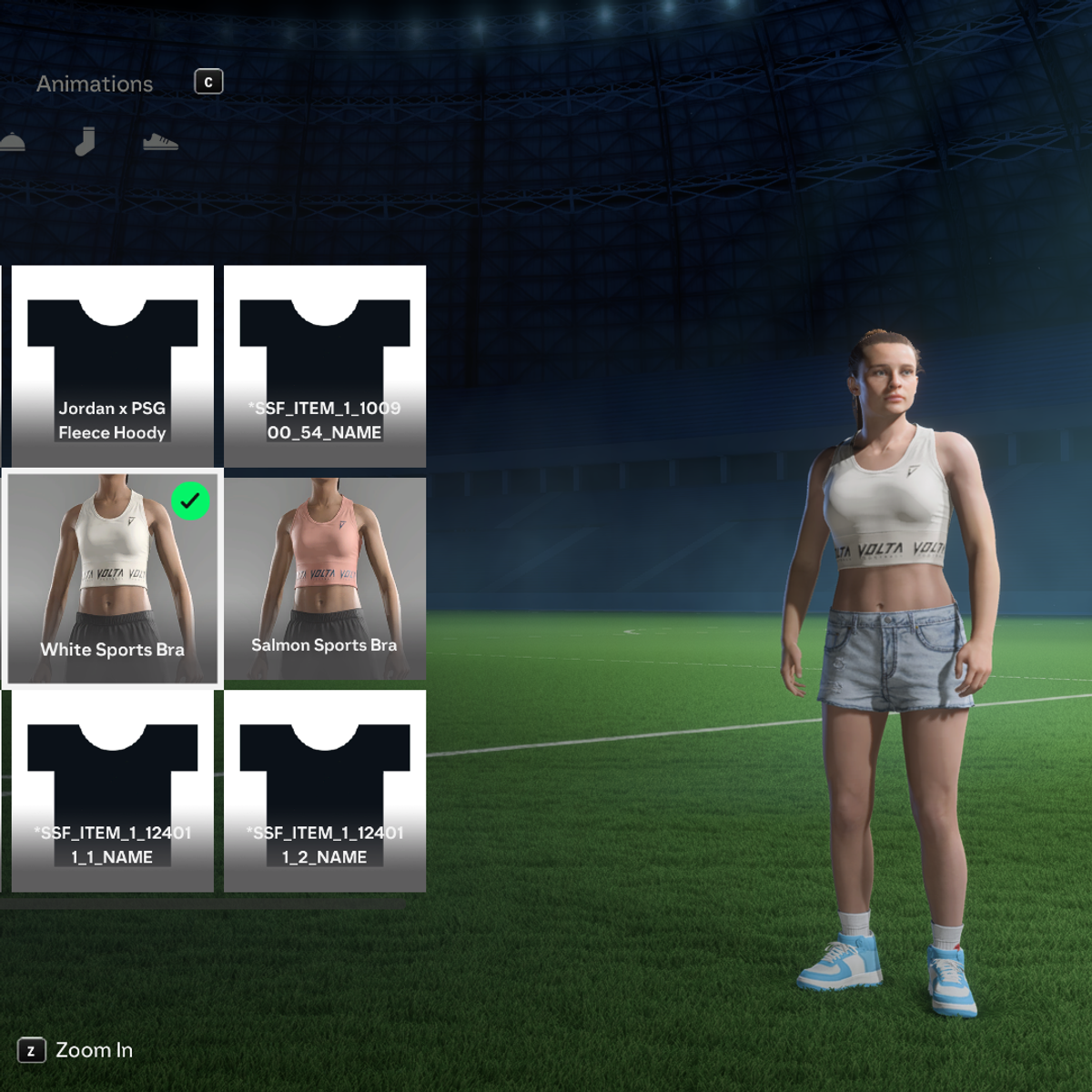The image size is (1092, 1092).
Task: Pick the SSF_ITEM_1_124011_1_NAME item
Action: [113, 791]
